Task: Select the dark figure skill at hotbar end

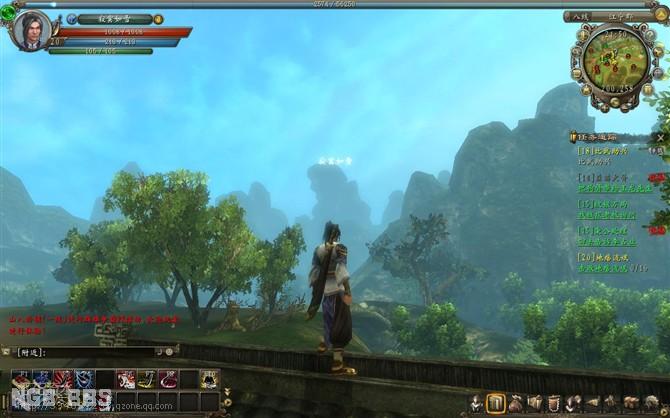Action: coord(209,379)
